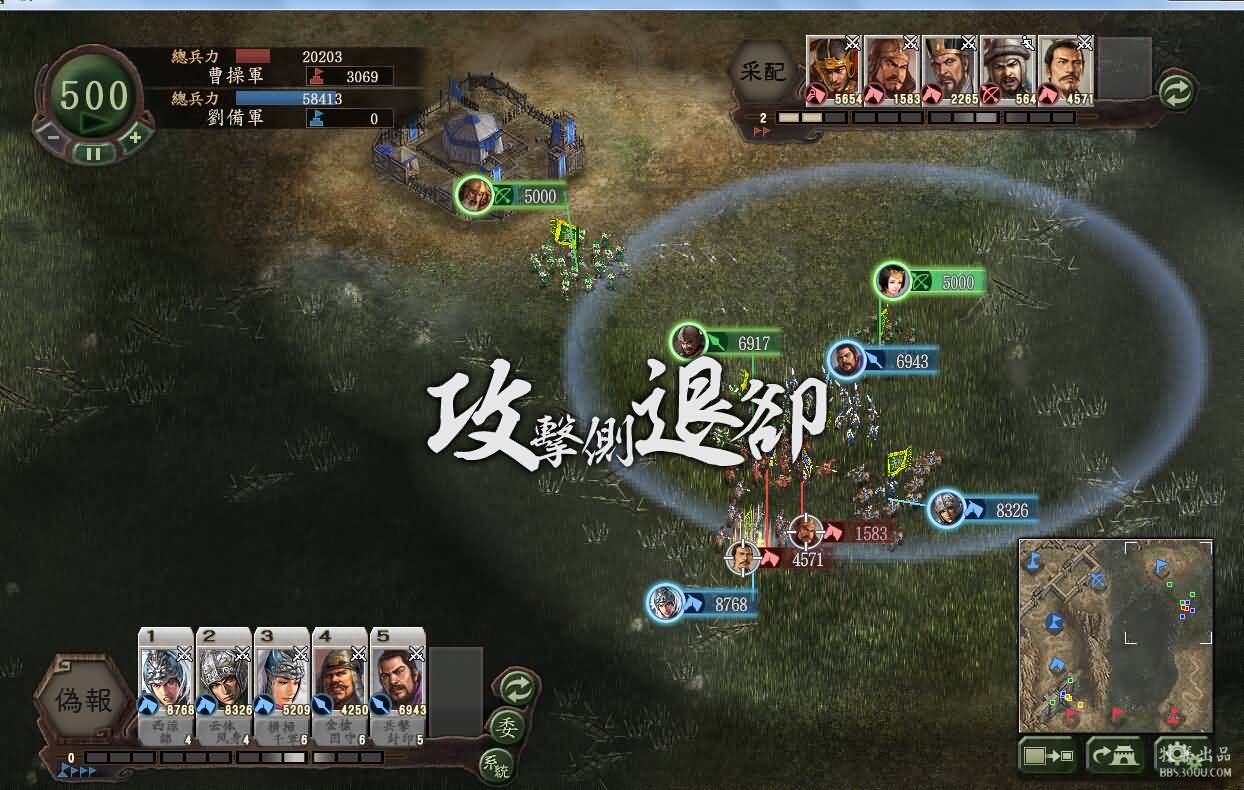Select officer card 5 with 6943 troops
This screenshot has width=1244, height=790.
point(397,685)
